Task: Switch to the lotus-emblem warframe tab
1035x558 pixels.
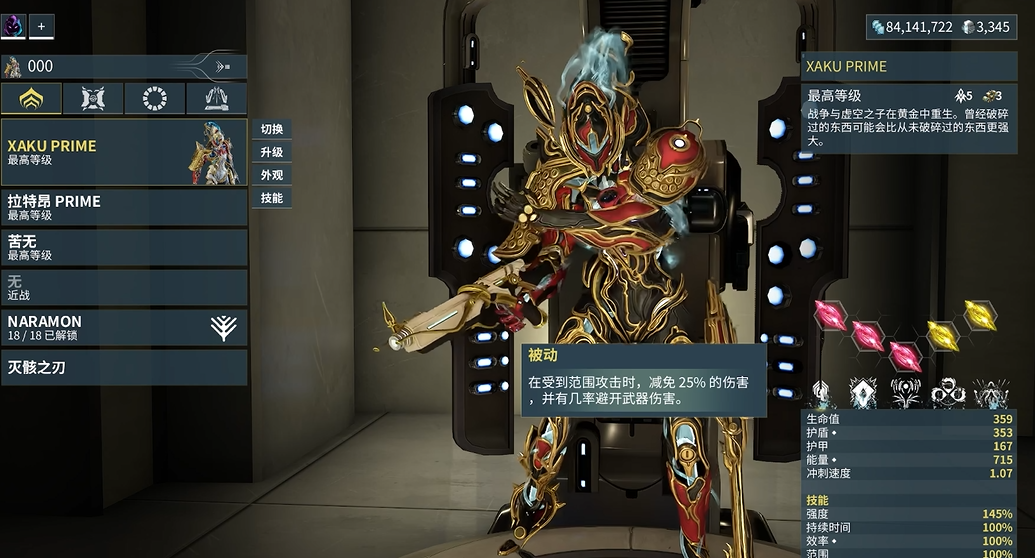Action: pos(31,98)
